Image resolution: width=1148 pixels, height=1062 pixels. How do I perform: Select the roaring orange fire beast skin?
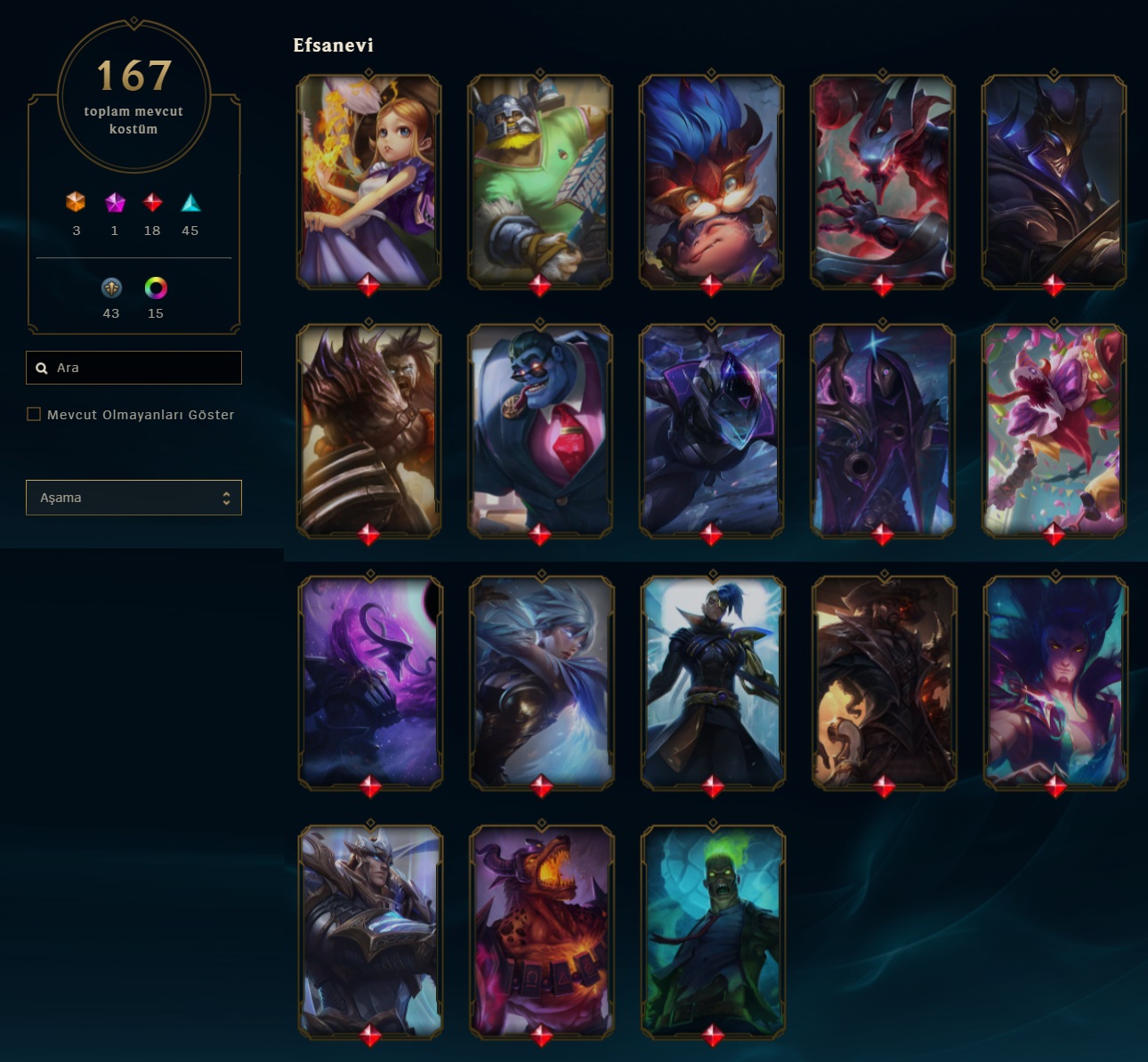pyautogui.click(x=542, y=931)
